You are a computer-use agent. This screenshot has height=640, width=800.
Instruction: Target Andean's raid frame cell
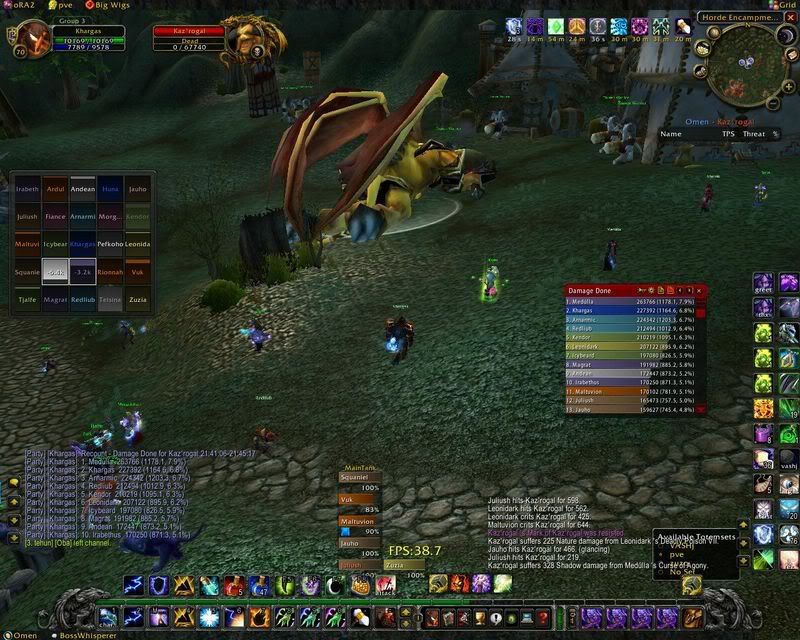pos(83,188)
